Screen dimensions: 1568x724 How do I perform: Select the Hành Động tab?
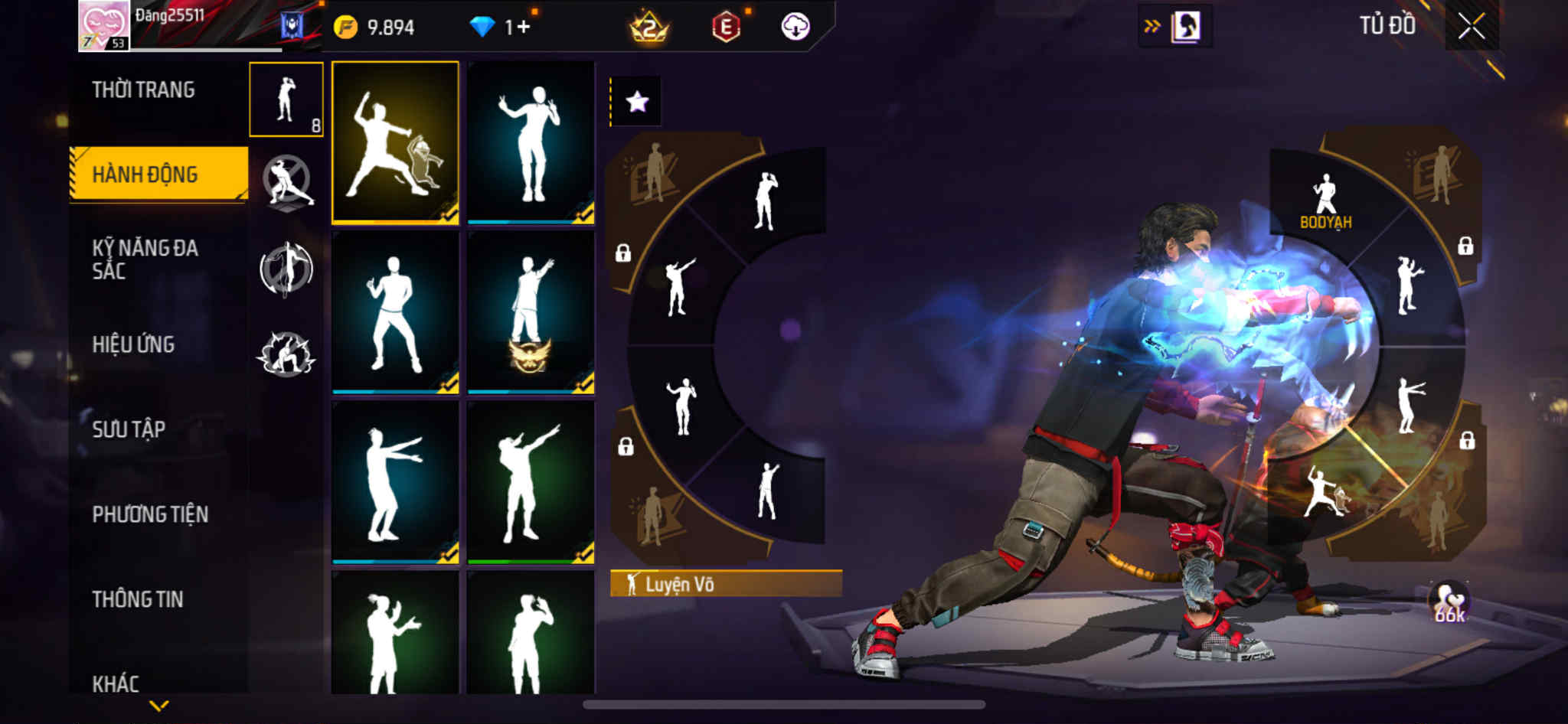point(158,174)
